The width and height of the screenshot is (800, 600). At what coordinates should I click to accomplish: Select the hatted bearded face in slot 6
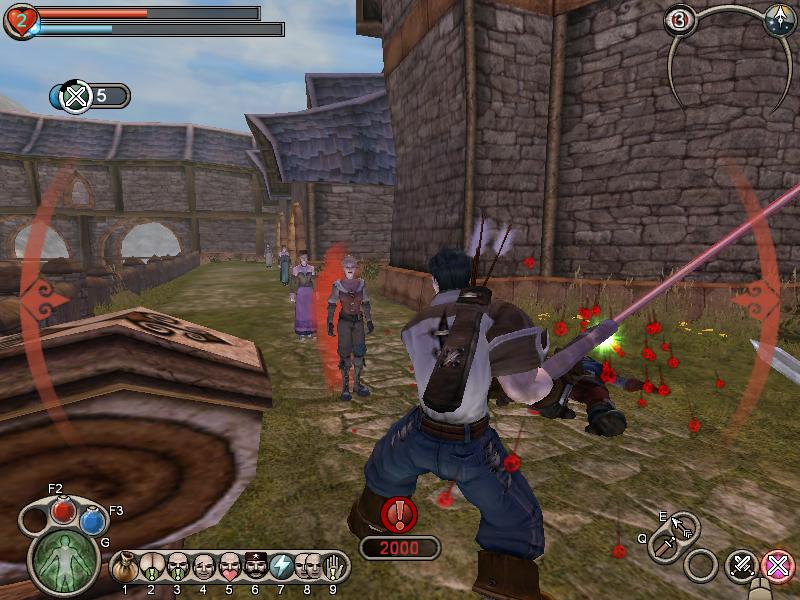click(255, 567)
